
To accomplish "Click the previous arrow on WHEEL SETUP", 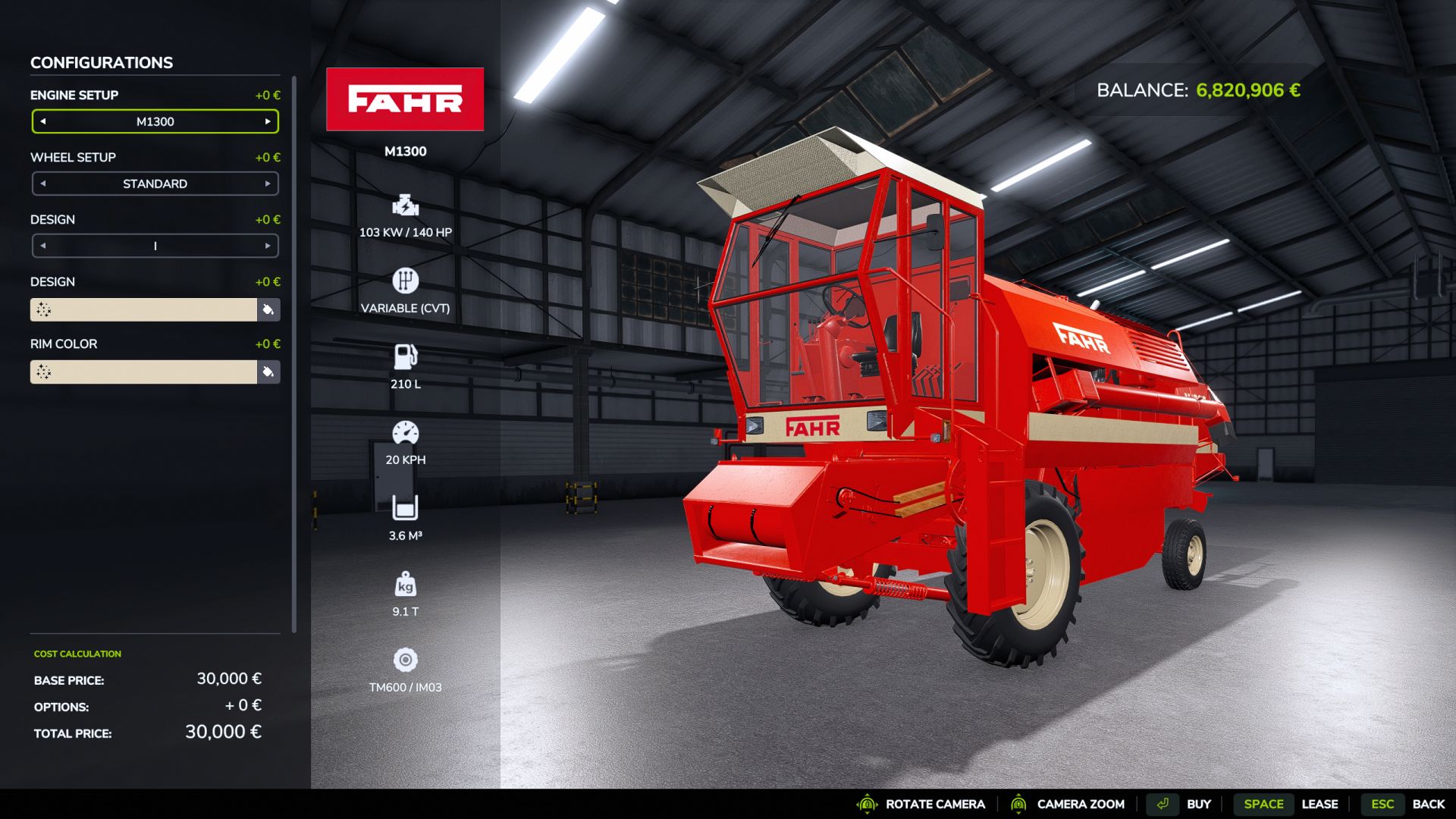I will (x=42, y=184).
